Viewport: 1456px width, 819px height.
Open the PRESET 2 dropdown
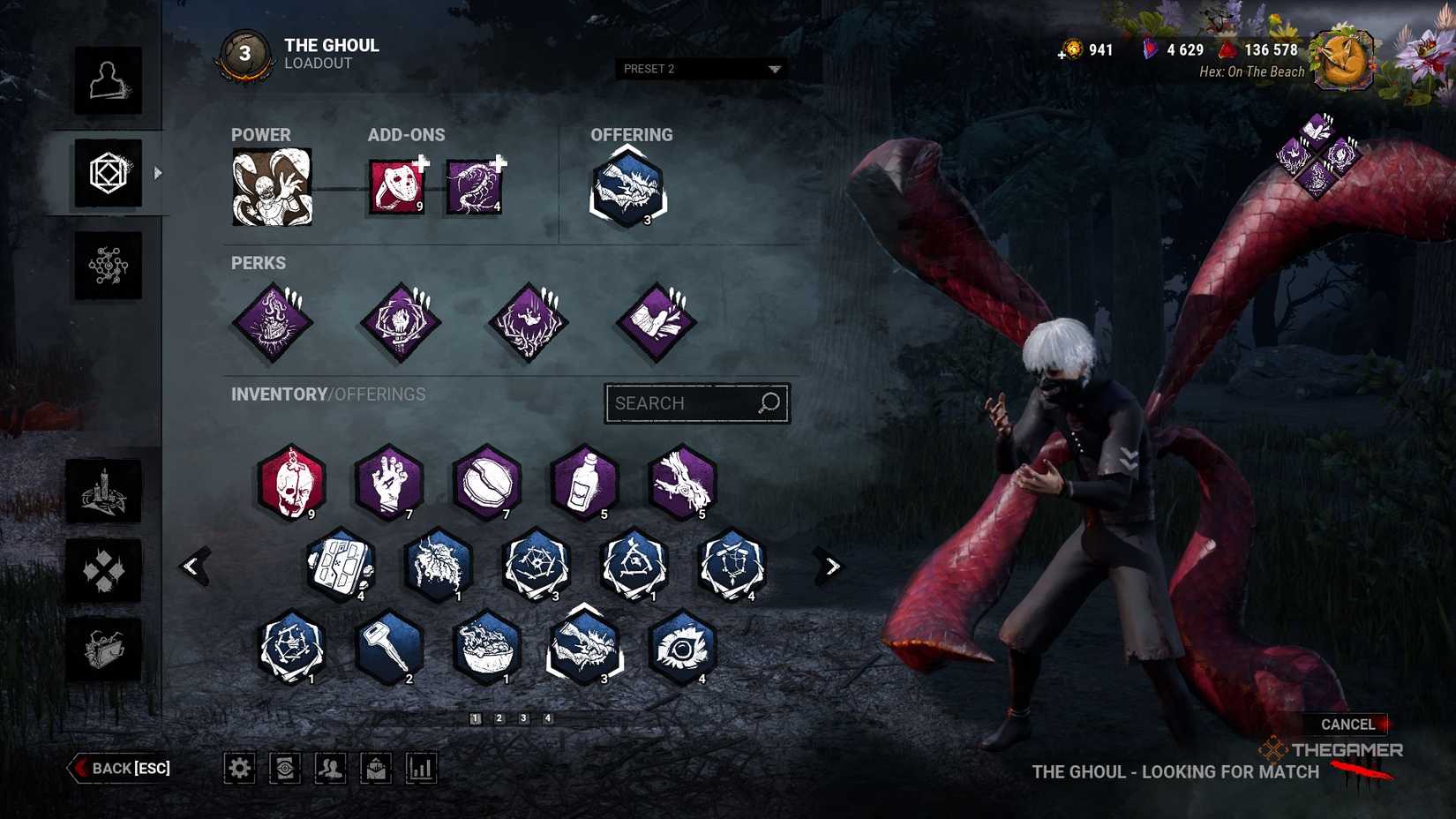click(702, 69)
